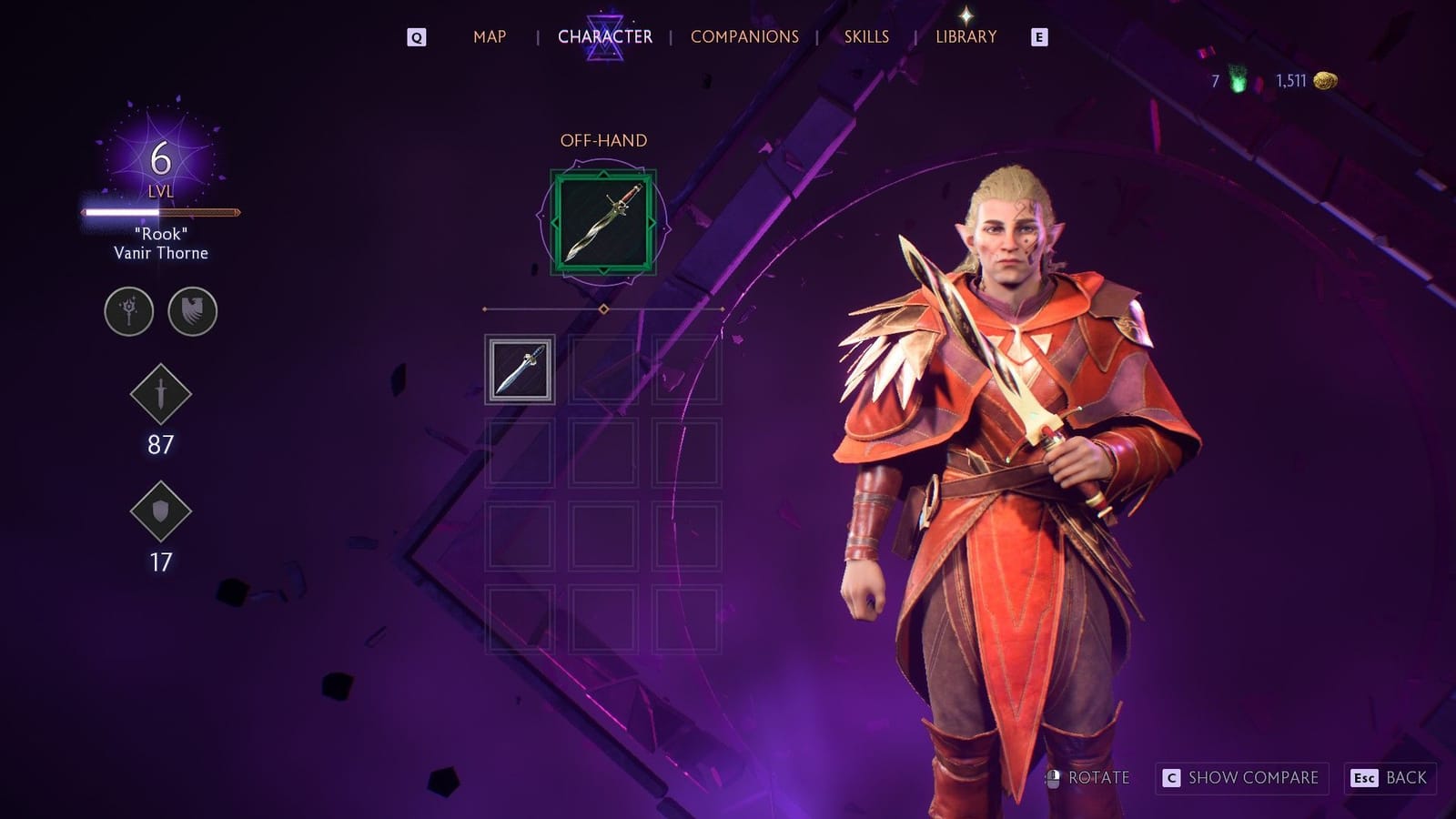Click the diamond marker on the slot divider line

tap(602, 308)
